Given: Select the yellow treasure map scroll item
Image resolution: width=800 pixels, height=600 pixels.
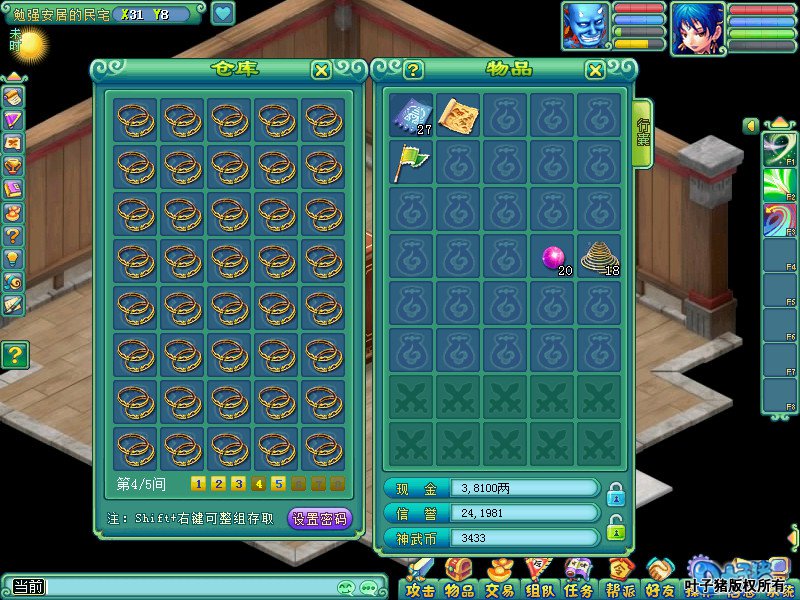Looking at the screenshot, I should [457, 115].
